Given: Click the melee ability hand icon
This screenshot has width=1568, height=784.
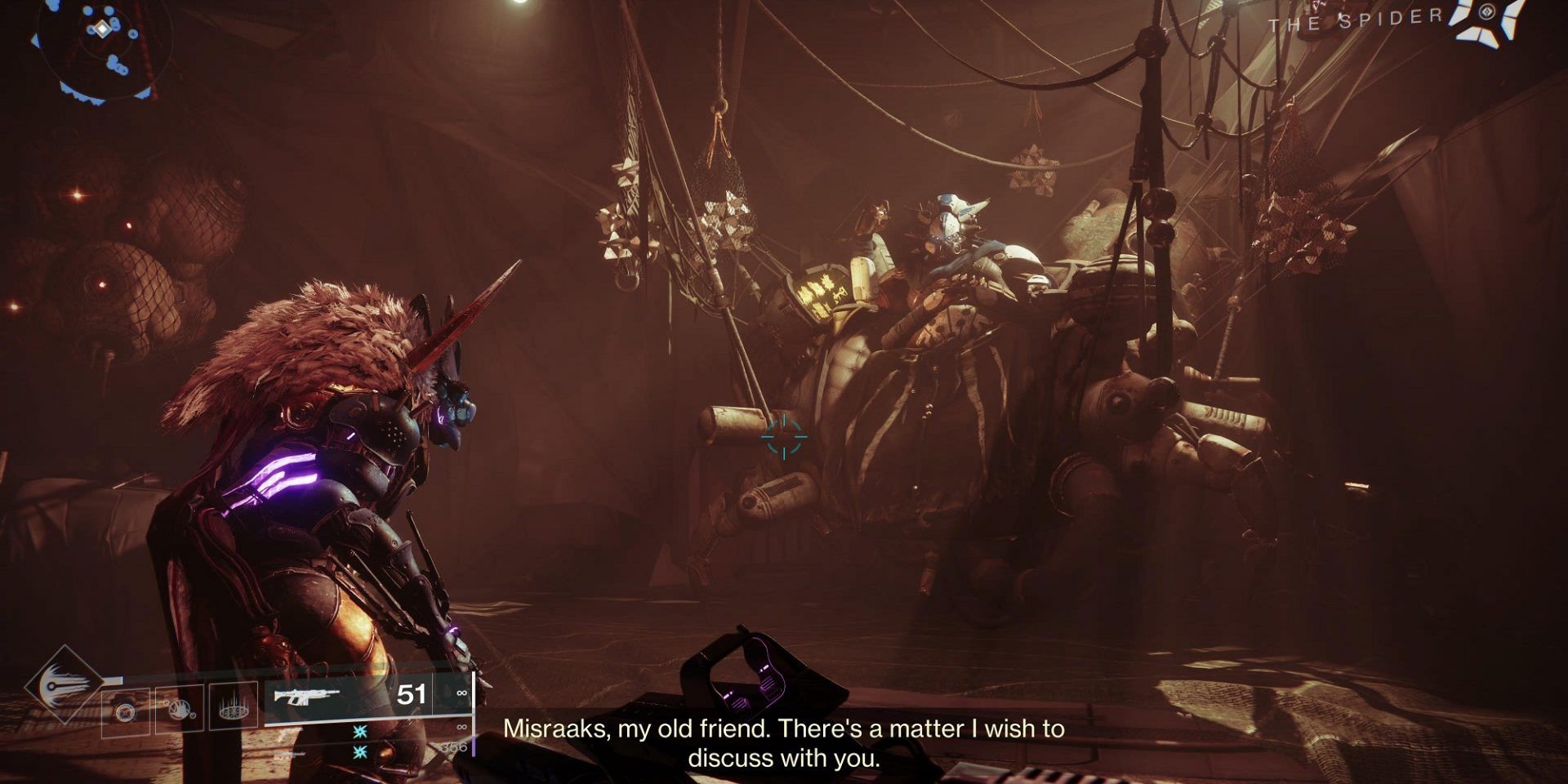Looking at the screenshot, I should tap(180, 710).
